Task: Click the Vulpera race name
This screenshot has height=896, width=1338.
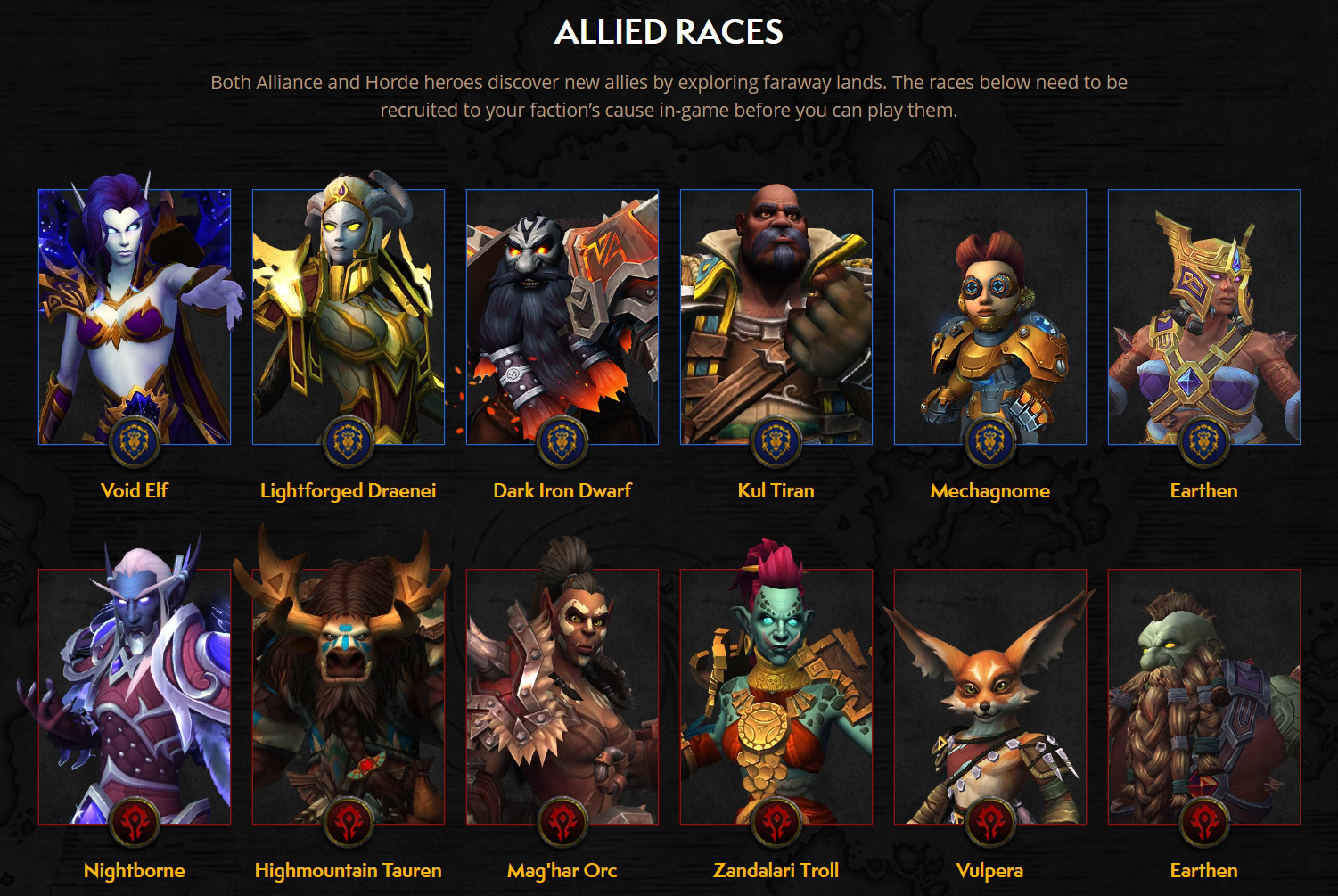Action: (990, 869)
